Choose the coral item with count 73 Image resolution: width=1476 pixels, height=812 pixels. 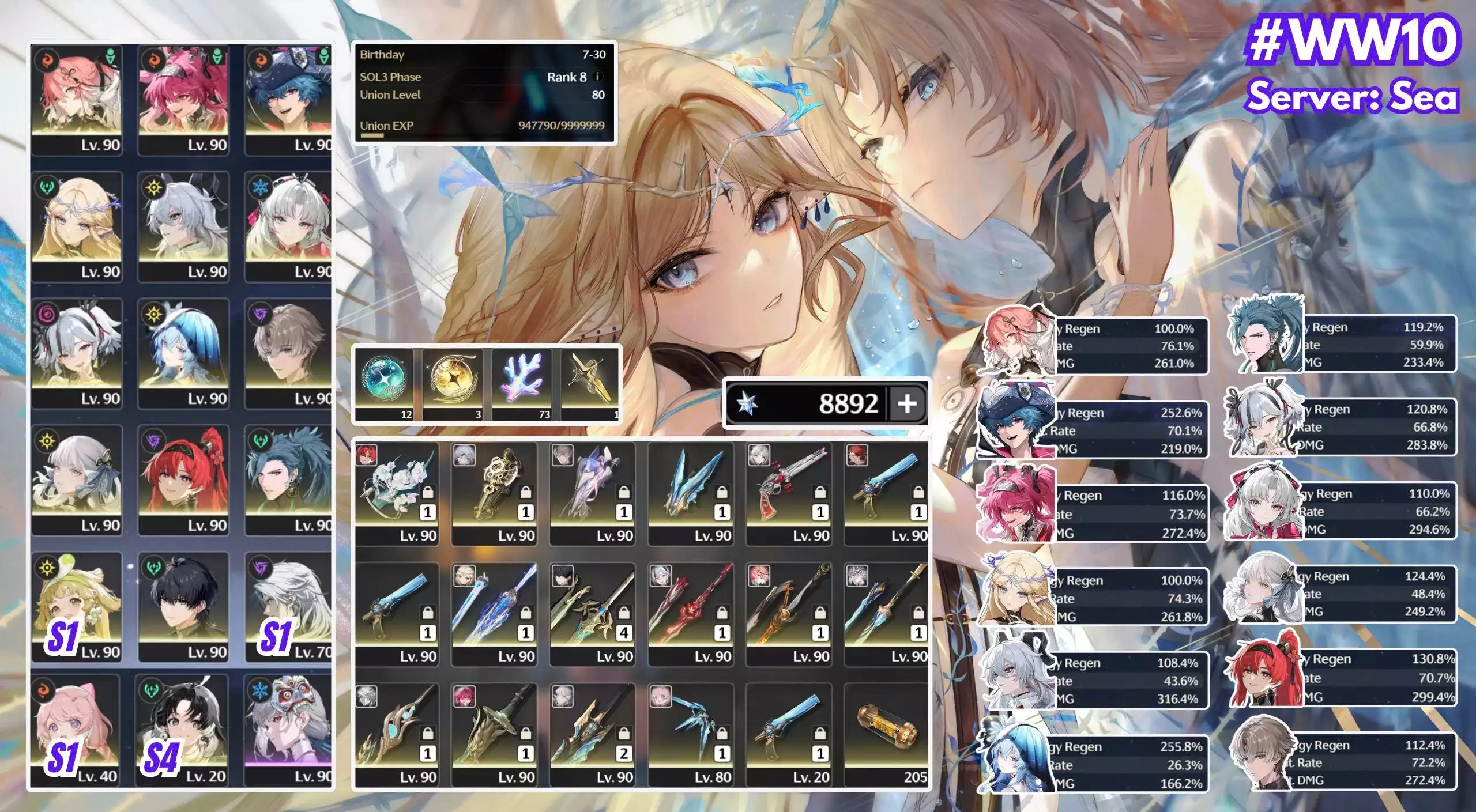(x=521, y=383)
